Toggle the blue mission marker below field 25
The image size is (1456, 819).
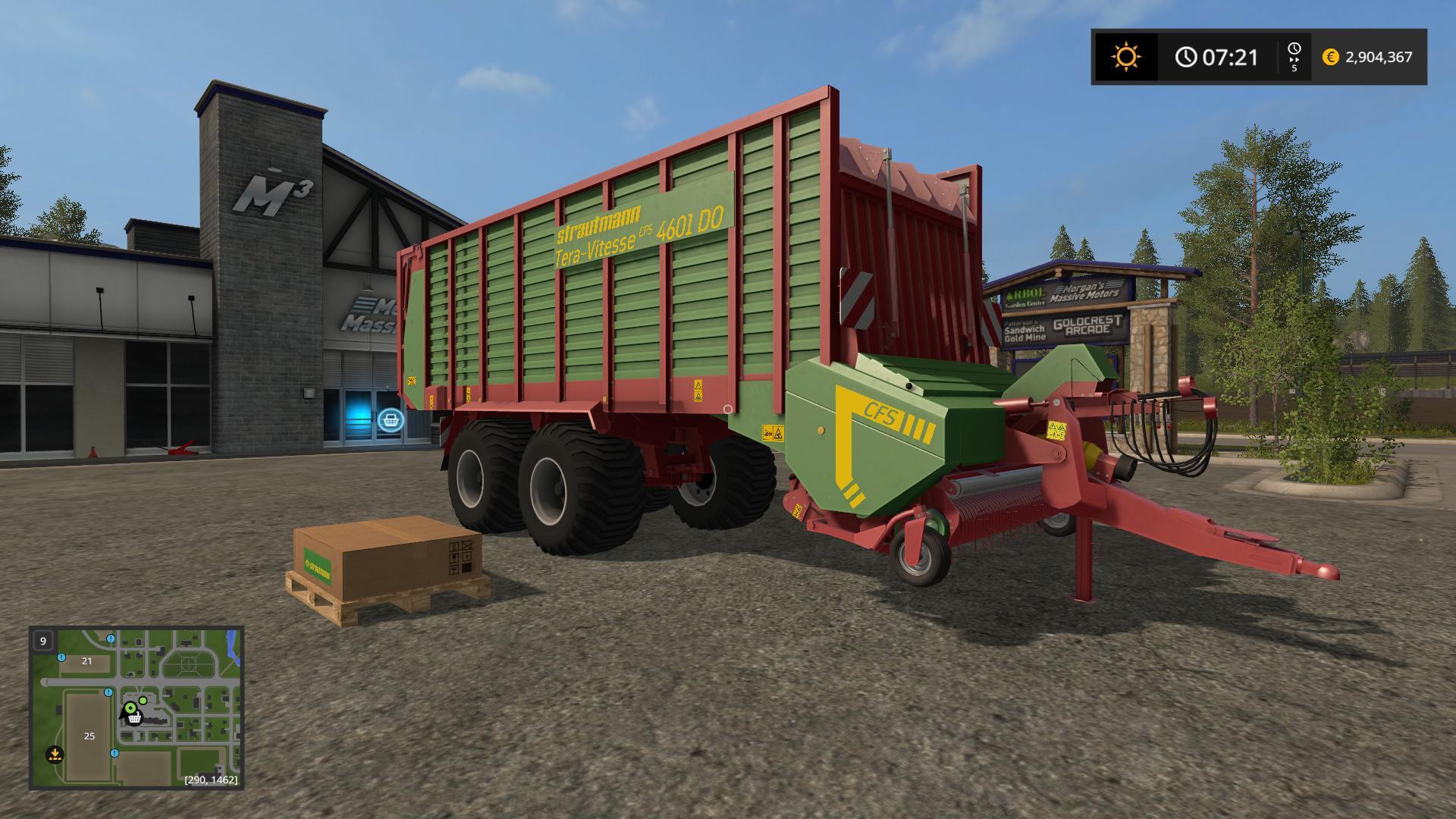[114, 754]
